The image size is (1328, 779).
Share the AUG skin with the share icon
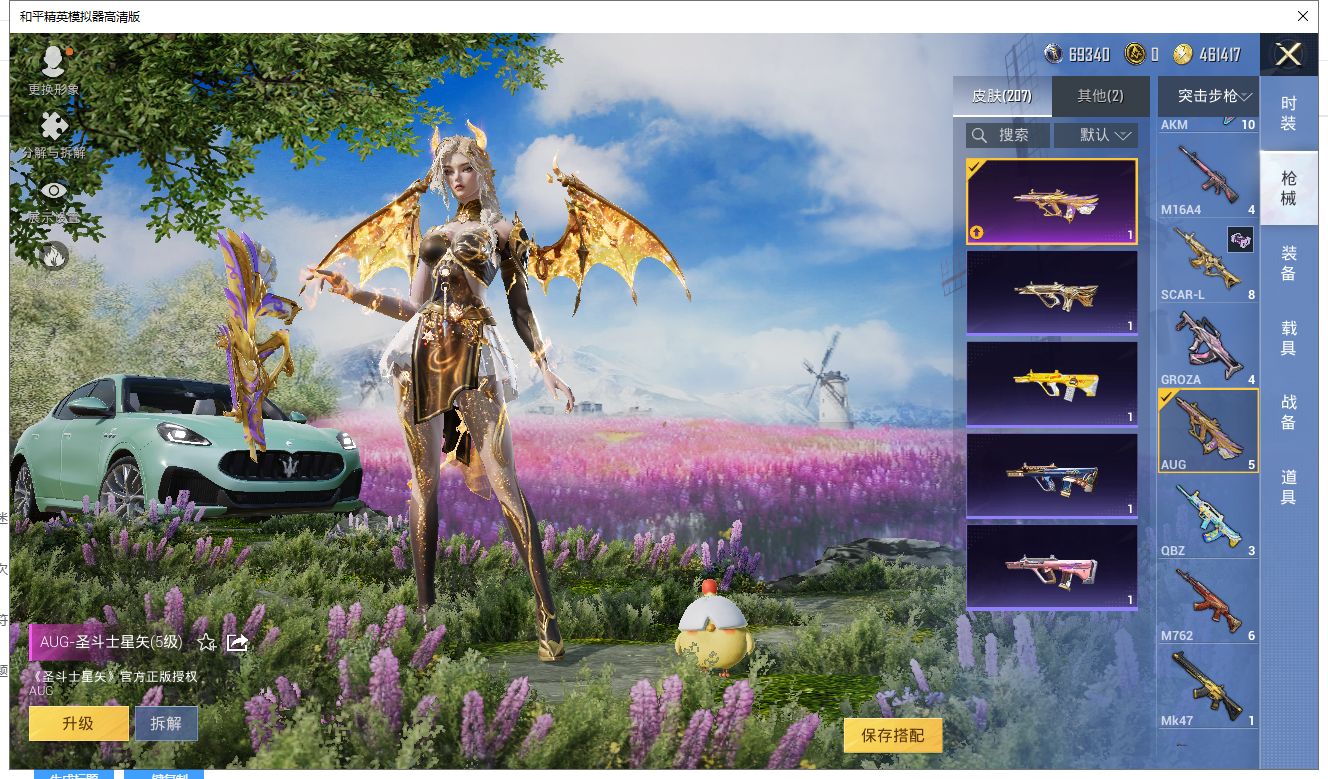click(237, 642)
